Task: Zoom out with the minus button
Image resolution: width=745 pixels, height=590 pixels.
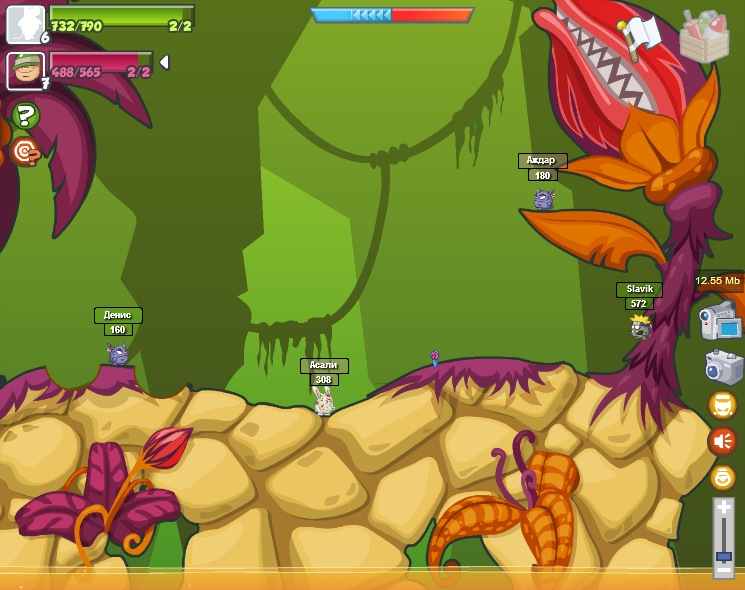Action: click(x=723, y=569)
